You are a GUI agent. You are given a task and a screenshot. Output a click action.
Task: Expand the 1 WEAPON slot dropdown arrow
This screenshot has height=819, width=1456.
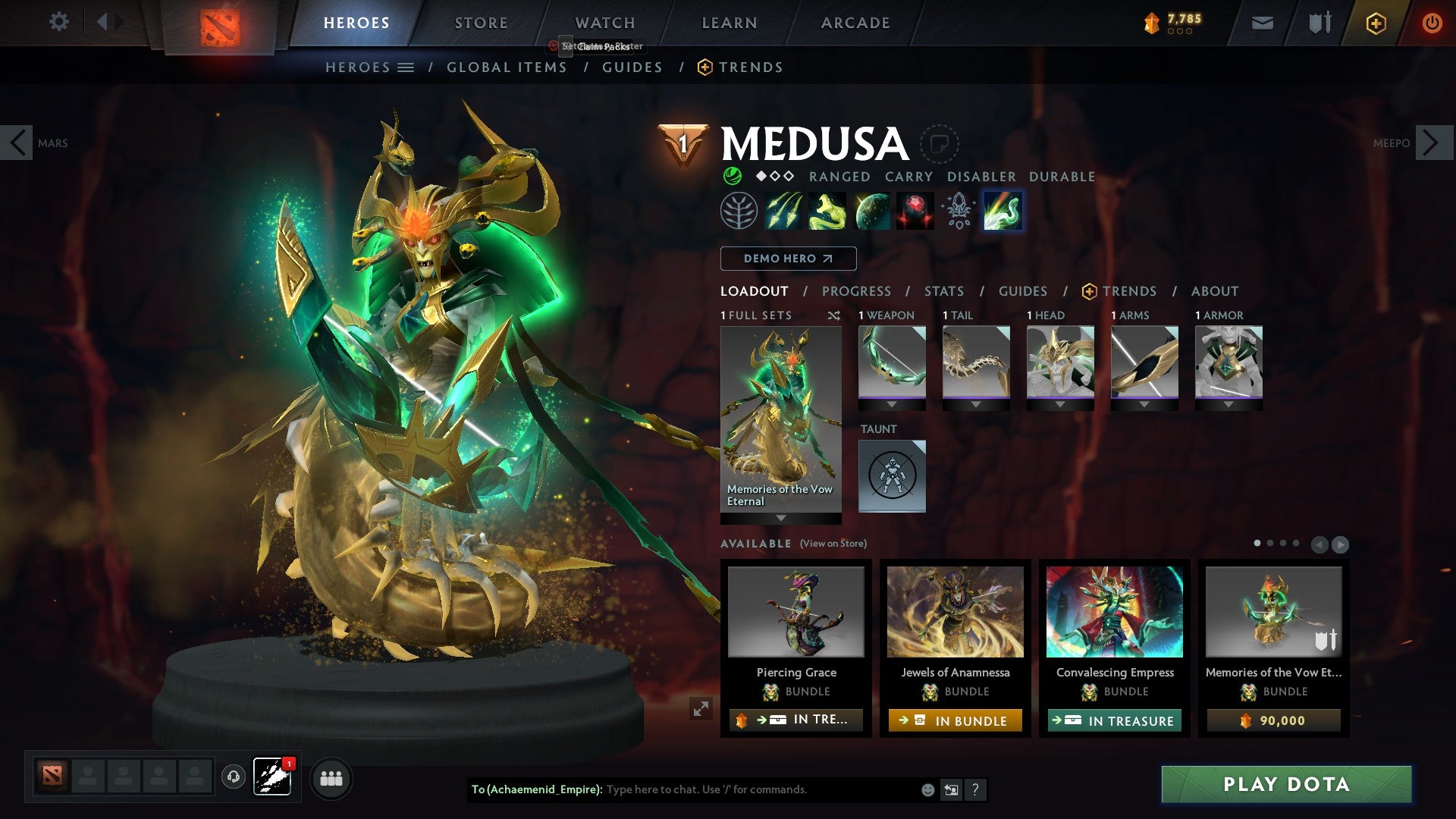(x=892, y=406)
